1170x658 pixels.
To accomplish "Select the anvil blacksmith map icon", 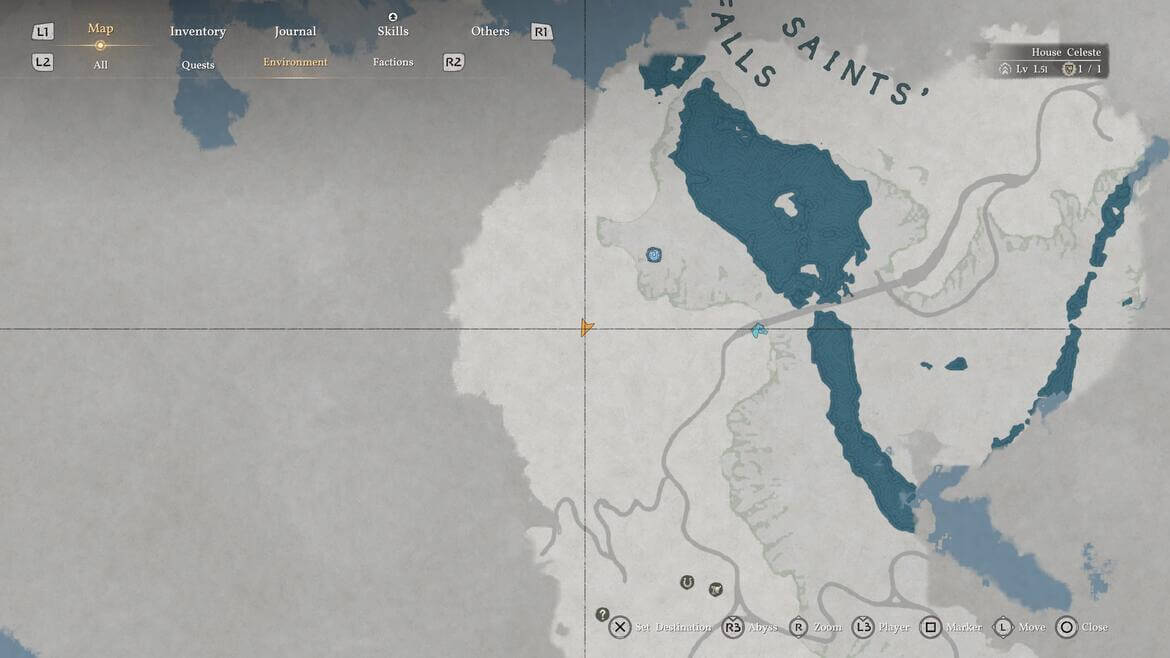I will tap(716, 589).
